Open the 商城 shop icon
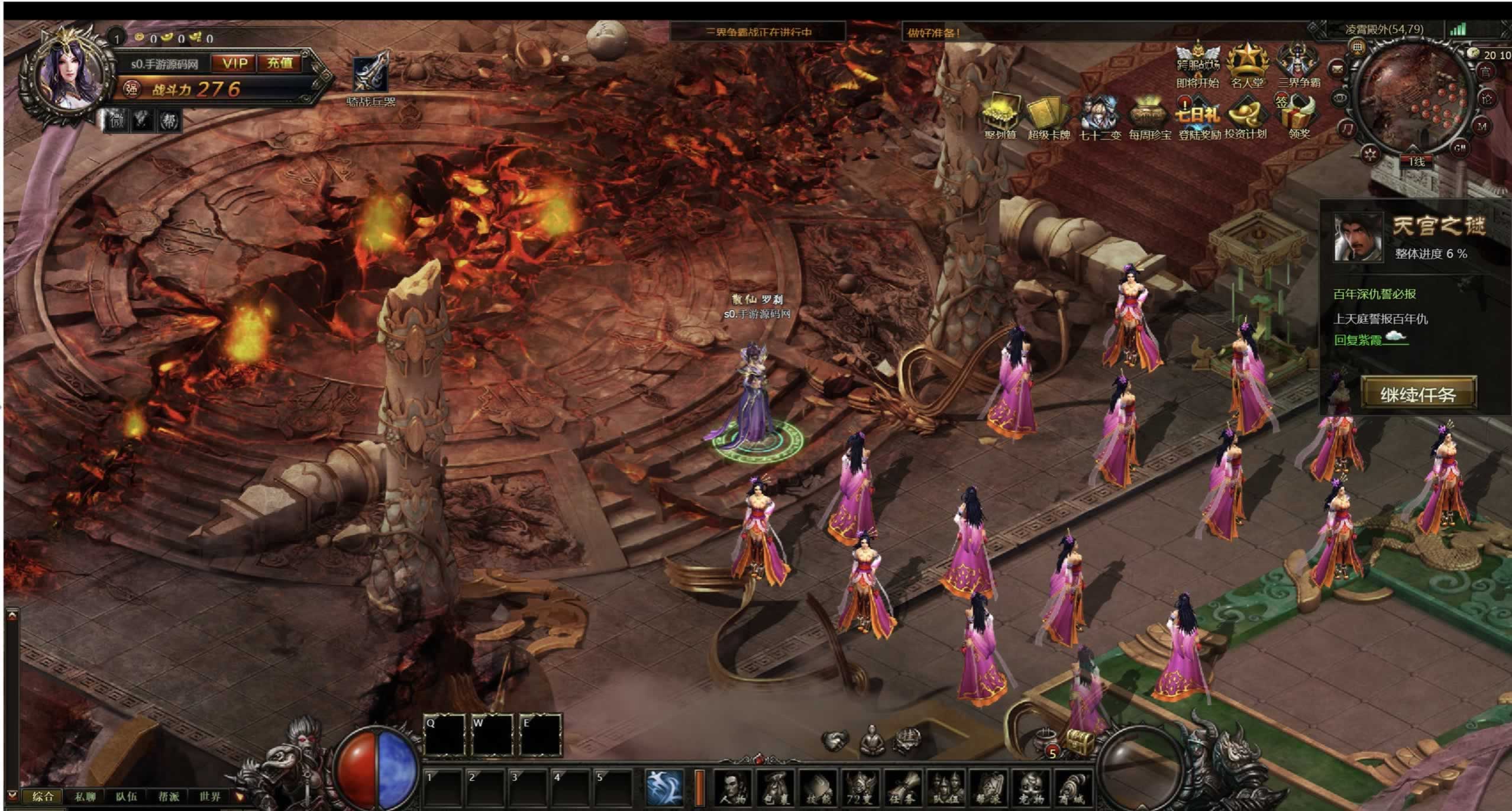This screenshot has height=811, width=1512. click(1072, 788)
